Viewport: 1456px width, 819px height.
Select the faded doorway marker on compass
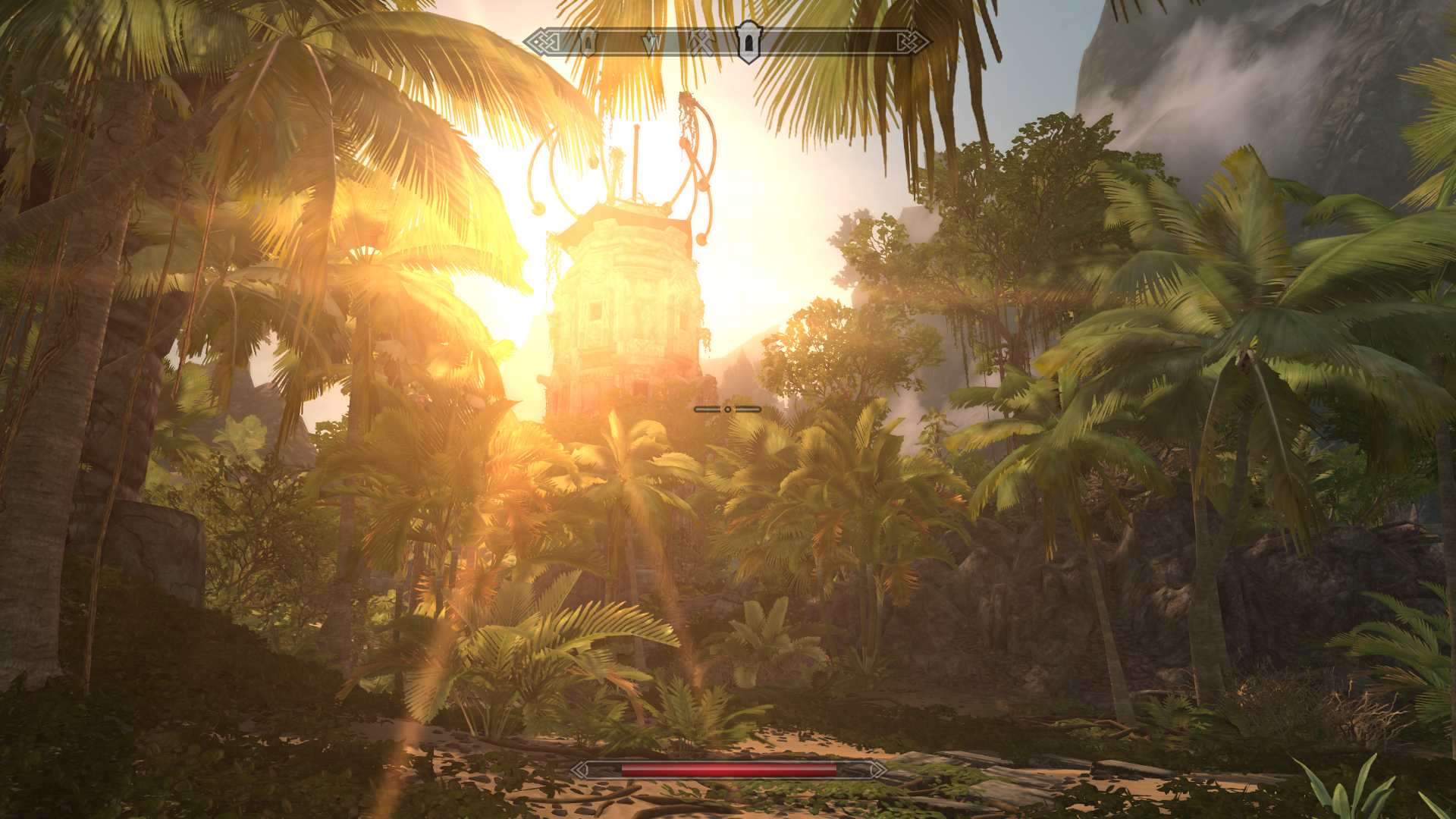coord(588,41)
